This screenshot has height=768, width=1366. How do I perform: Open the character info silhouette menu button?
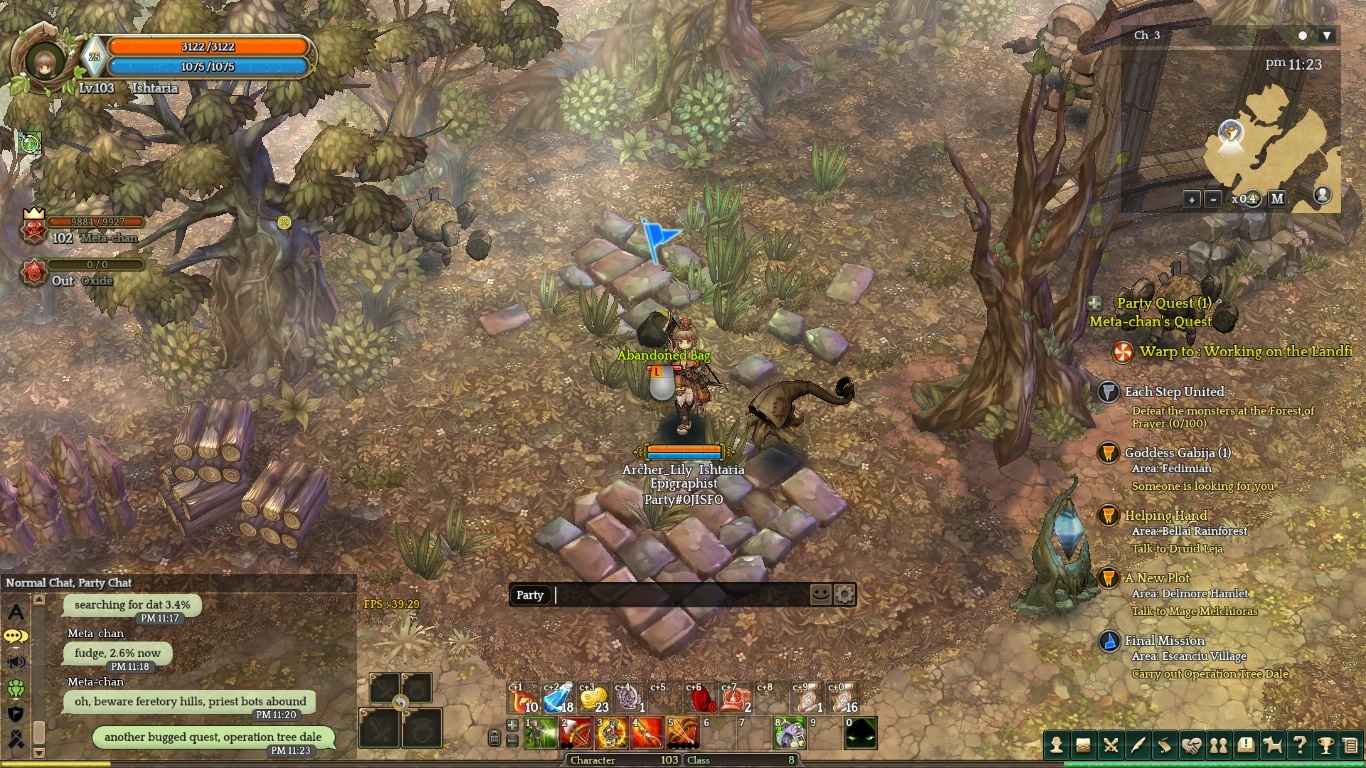pyautogui.click(x=1056, y=745)
